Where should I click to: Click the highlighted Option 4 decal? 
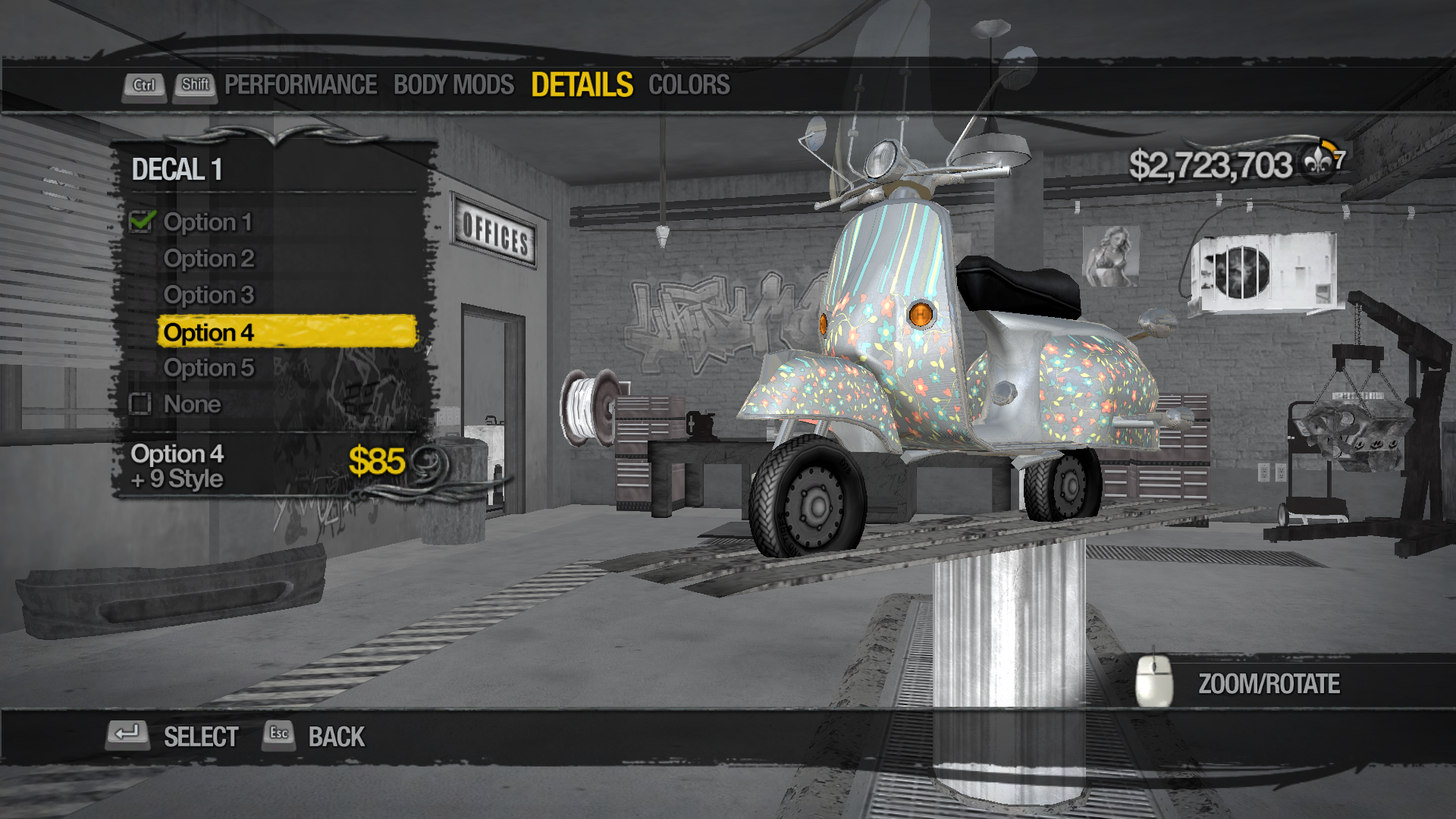coord(287,332)
